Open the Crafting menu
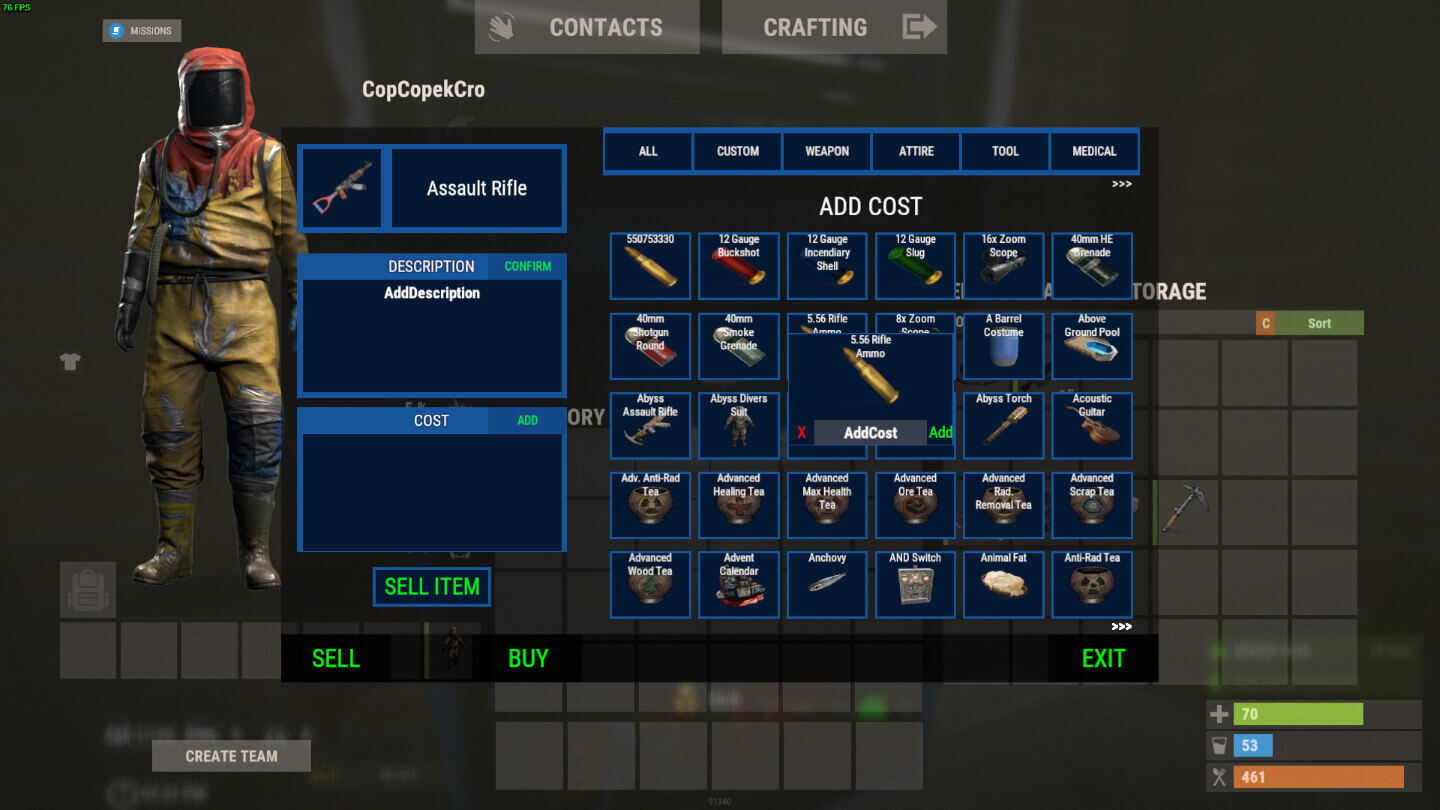This screenshot has height=810, width=1440. 834,27
